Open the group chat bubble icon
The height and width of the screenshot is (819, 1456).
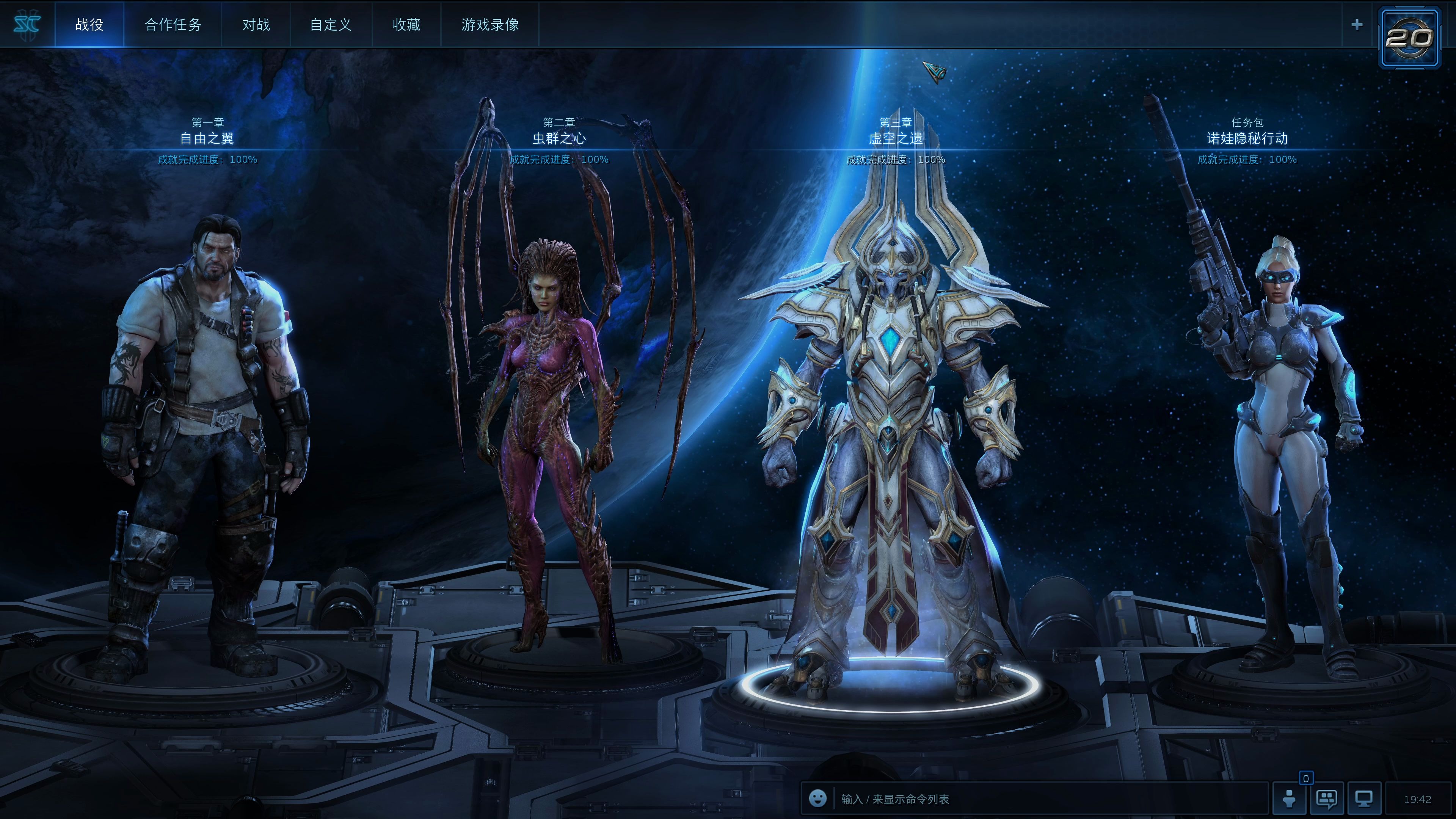1326,799
